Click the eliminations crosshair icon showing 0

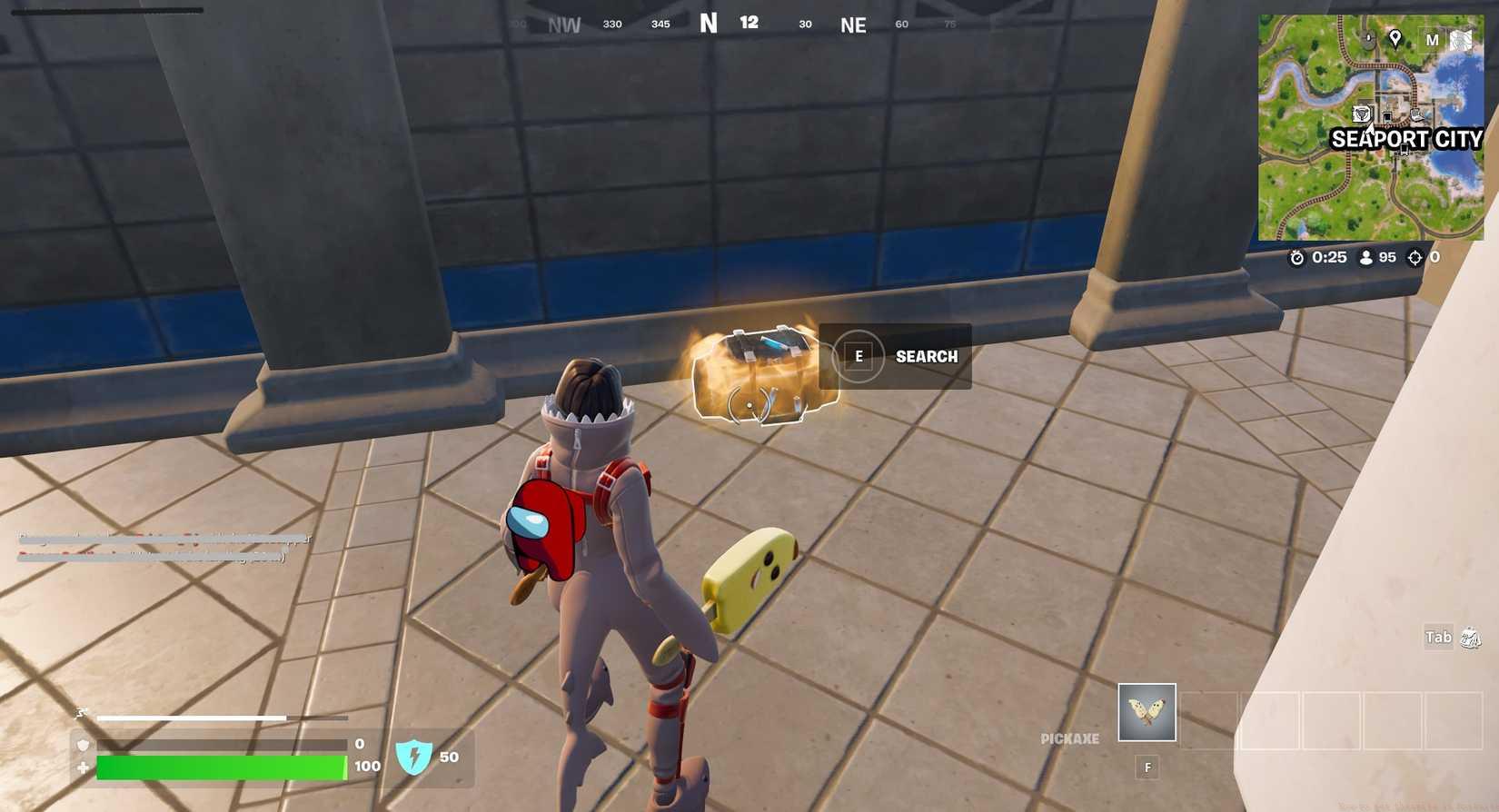tap(1415, 258)
